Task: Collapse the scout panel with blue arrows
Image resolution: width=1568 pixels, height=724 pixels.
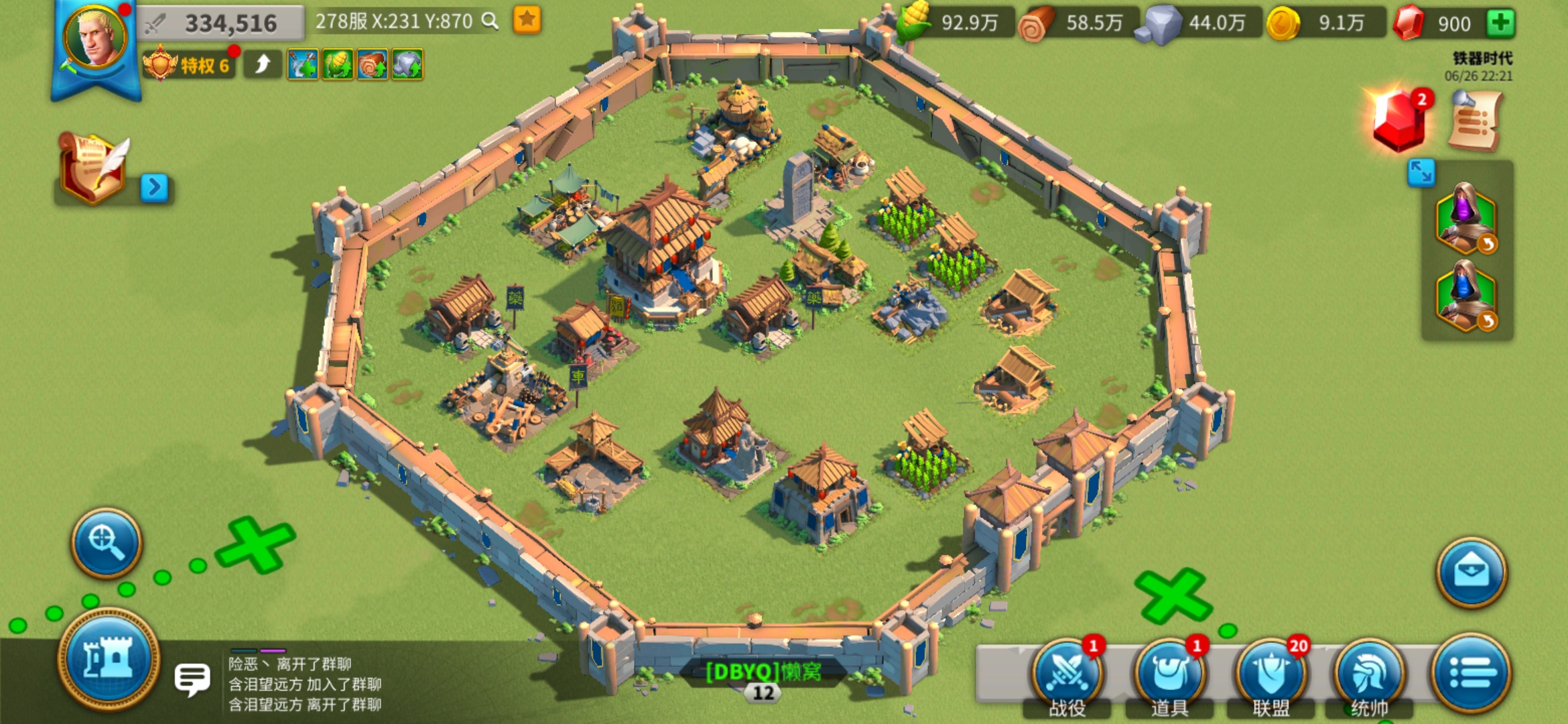Action: [x=1421, y=172]
